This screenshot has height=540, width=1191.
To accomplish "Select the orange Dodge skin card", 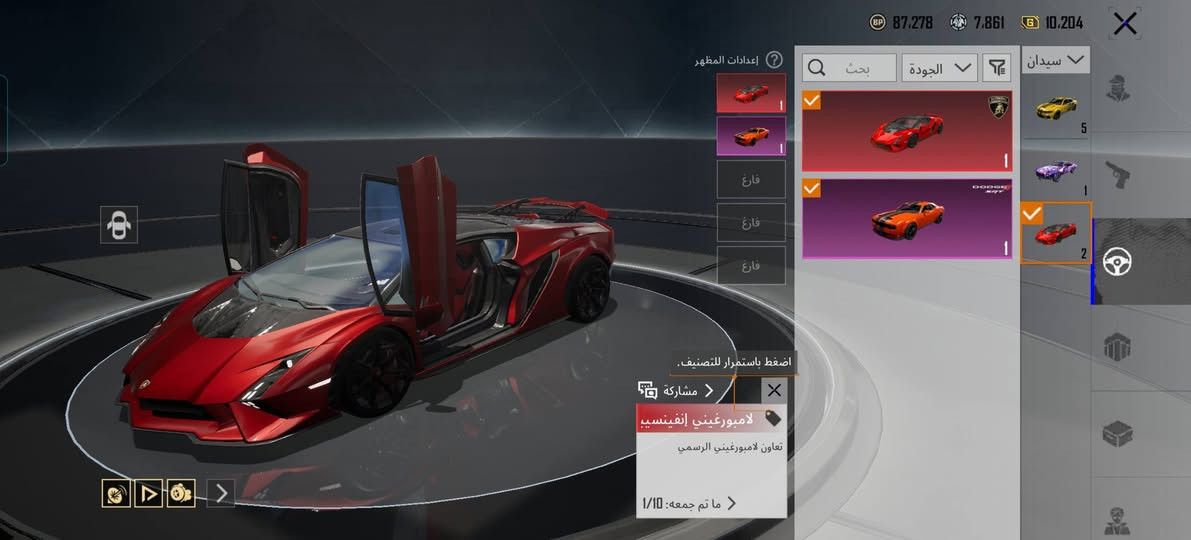I will click(x=906, y=218).
